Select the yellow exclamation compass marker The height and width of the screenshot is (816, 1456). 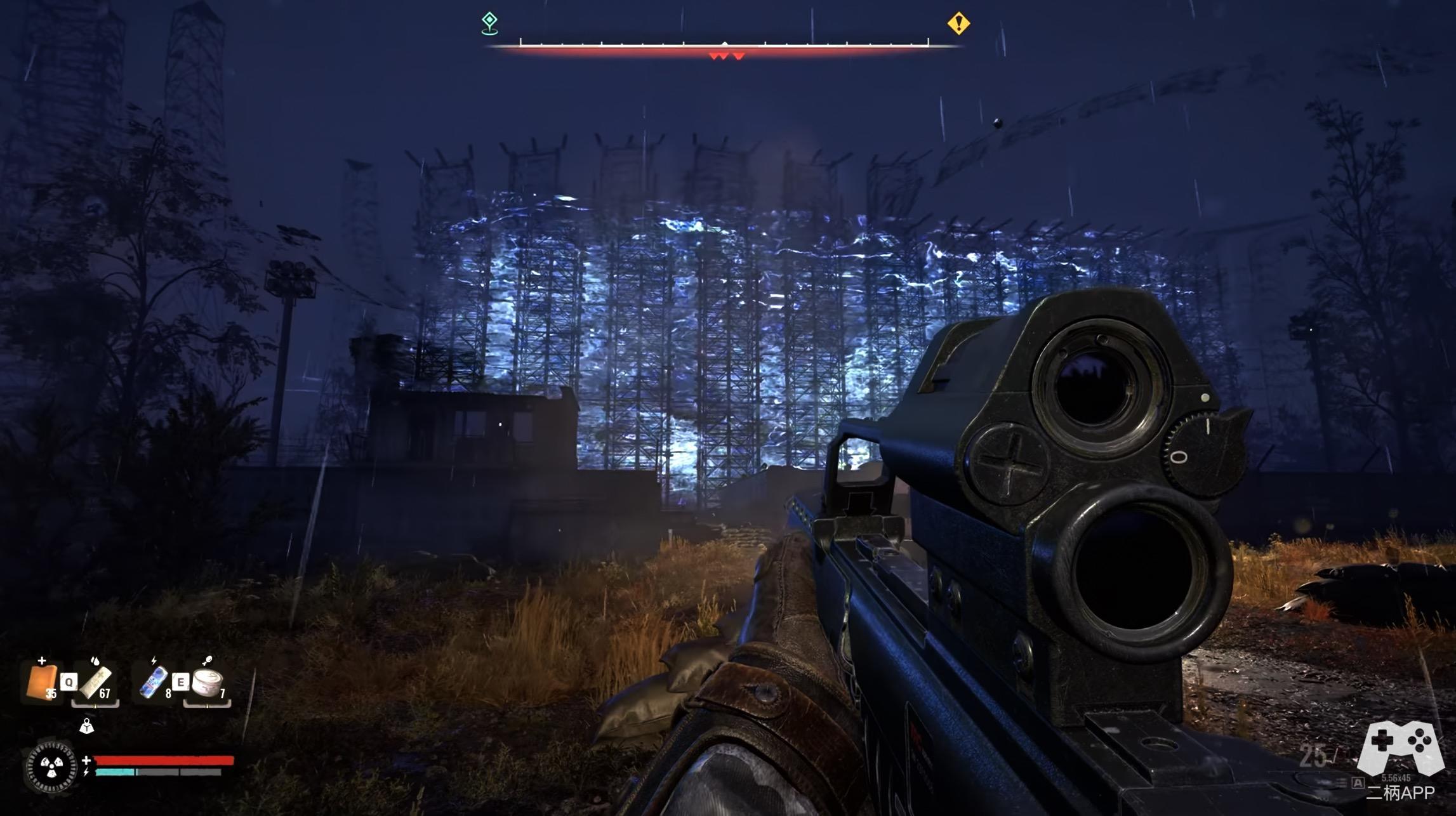[958, 23]
